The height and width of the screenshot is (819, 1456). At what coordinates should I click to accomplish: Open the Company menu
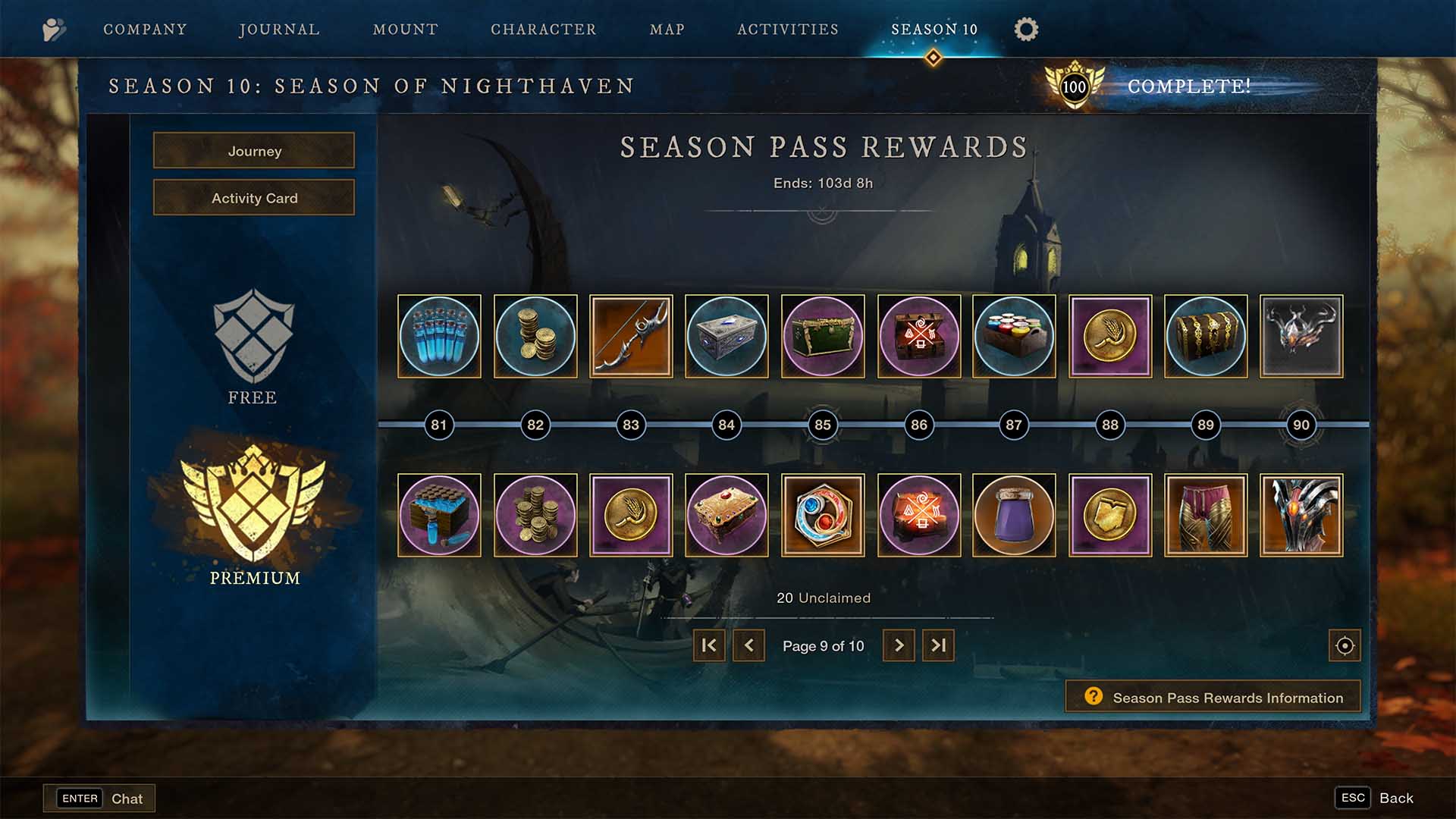click(x=145, y=29)
